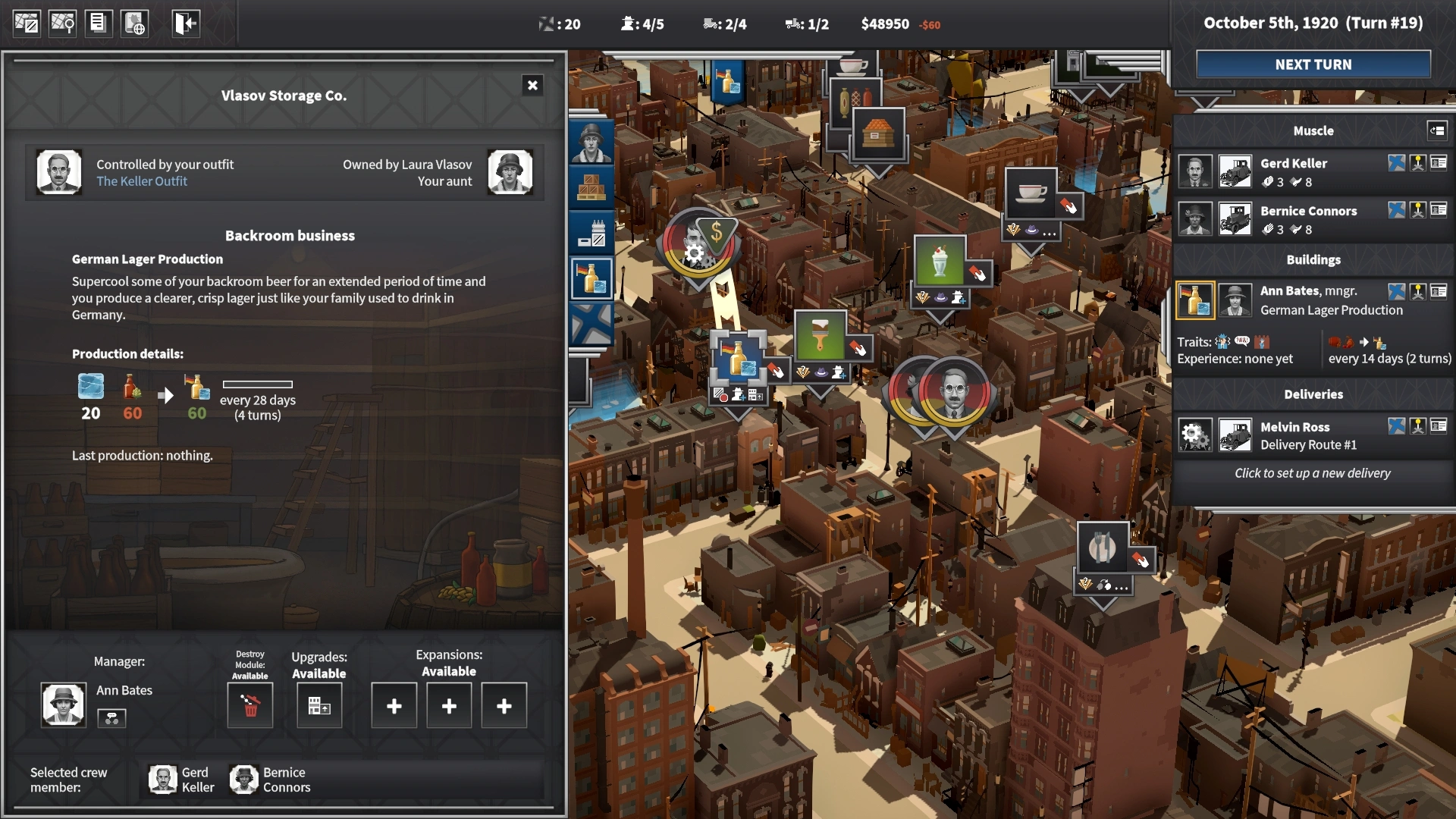Close the Vlasov Storage Co. panel
The image size is (1456, 819).
(532, 86)
